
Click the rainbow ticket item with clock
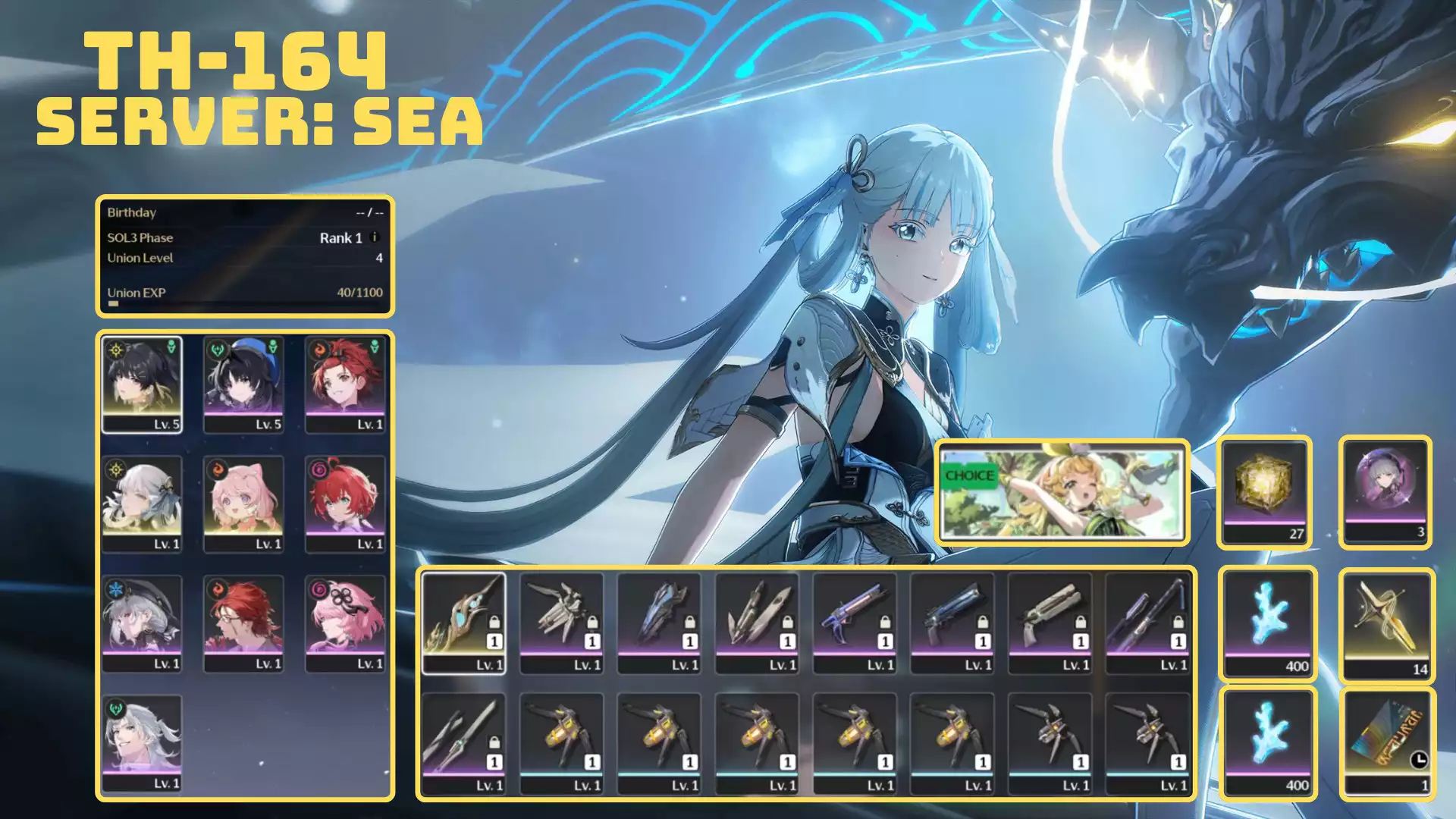point(1385,743)
